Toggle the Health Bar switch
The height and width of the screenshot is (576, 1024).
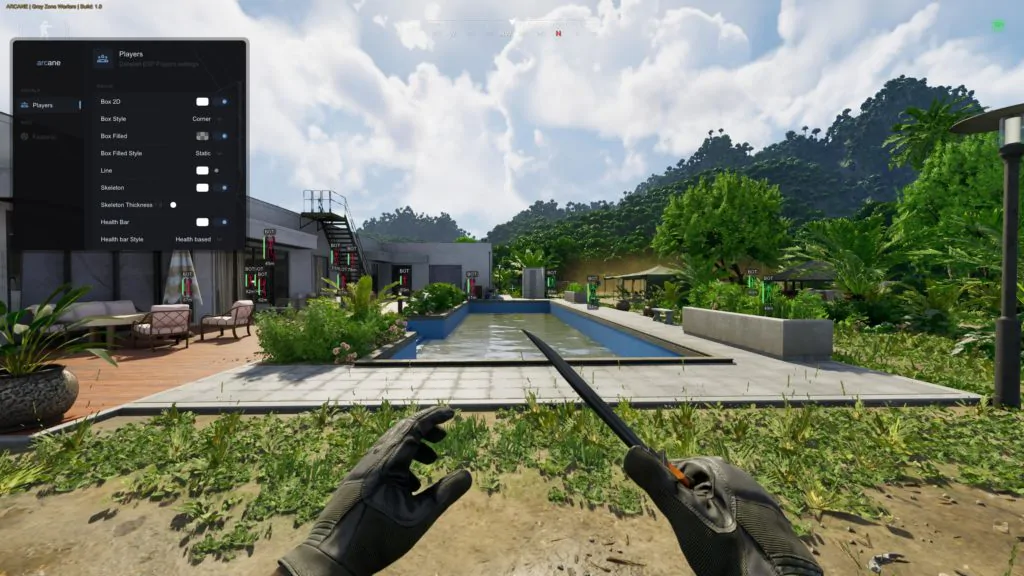pyautogui.click(x=222, y=222)
